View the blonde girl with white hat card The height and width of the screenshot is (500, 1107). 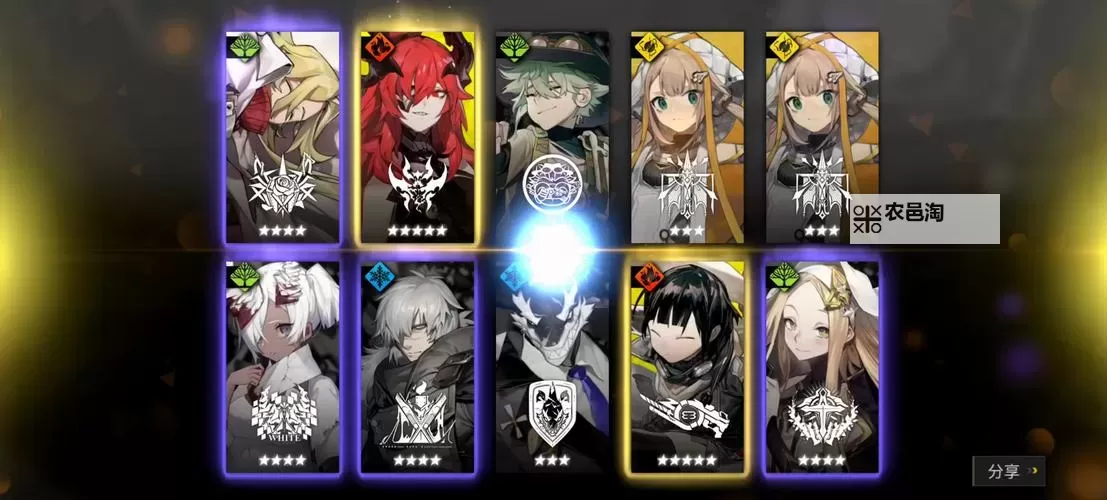tap(822, 366)
